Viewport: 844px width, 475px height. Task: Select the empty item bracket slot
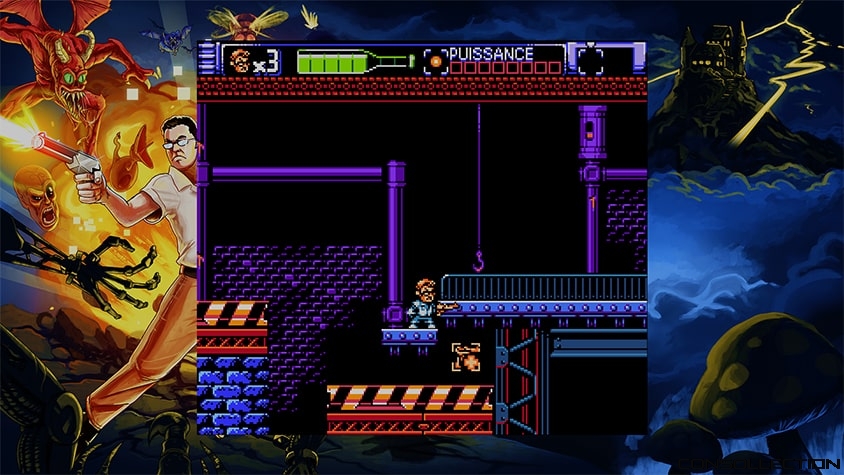pyautogui.click(x=591, y=60)
